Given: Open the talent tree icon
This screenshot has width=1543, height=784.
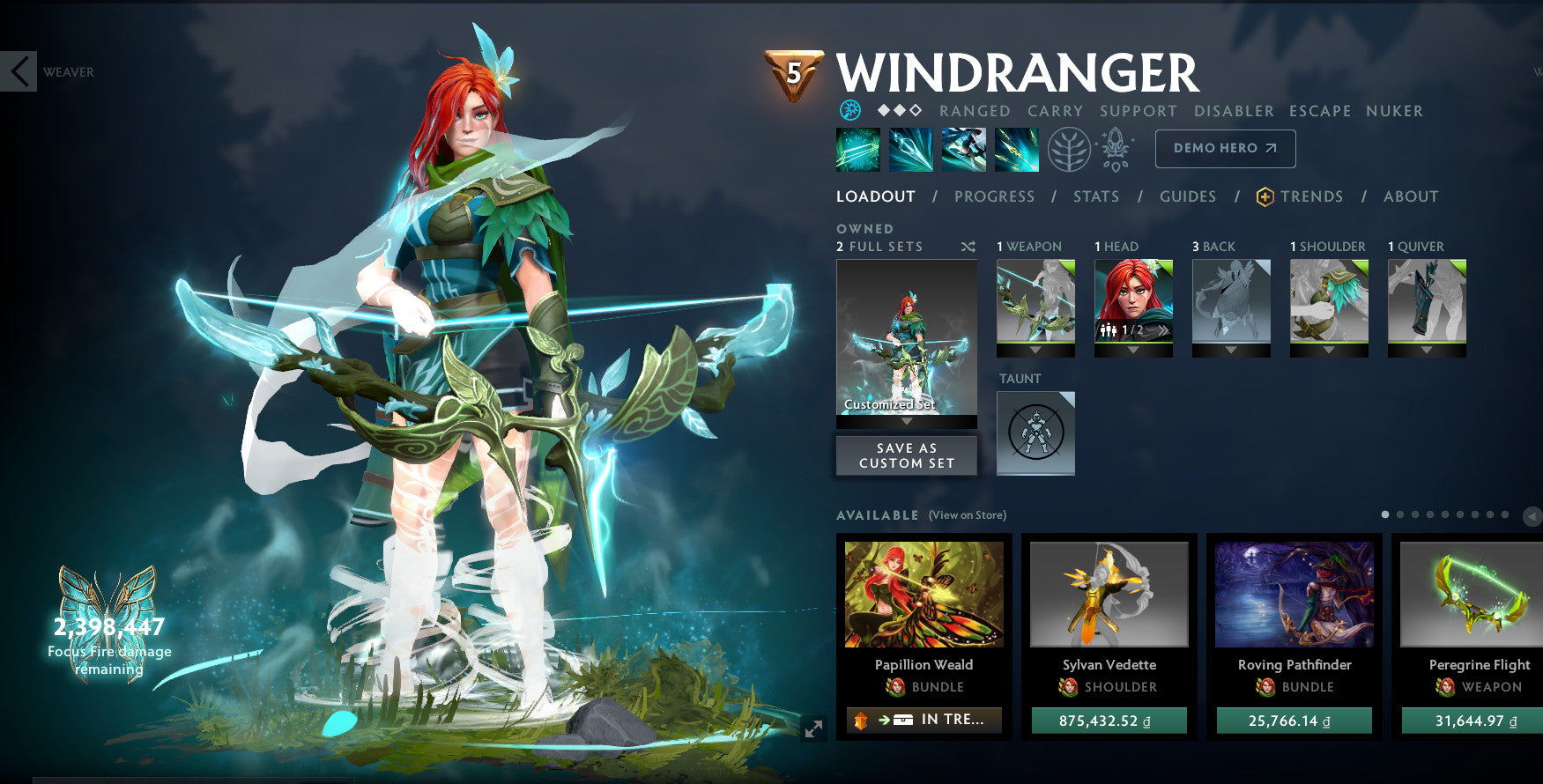Looking at the screenshot, I should click(x=1068, y=148).
